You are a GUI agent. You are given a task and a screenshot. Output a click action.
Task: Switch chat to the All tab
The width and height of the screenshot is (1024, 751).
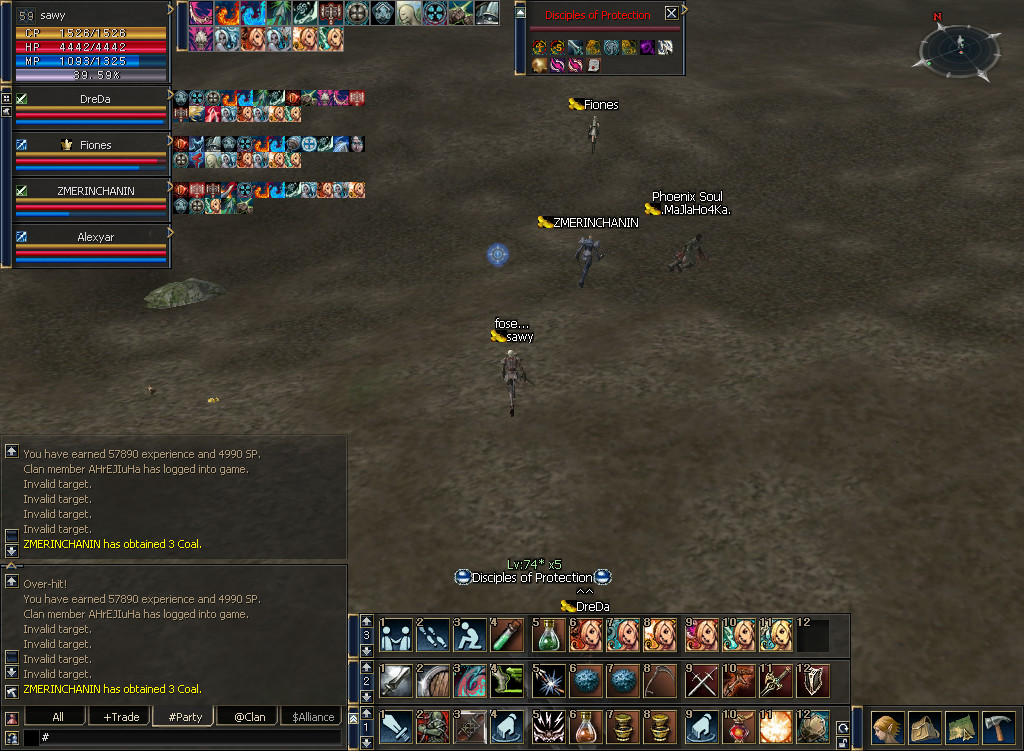point(57,716)
